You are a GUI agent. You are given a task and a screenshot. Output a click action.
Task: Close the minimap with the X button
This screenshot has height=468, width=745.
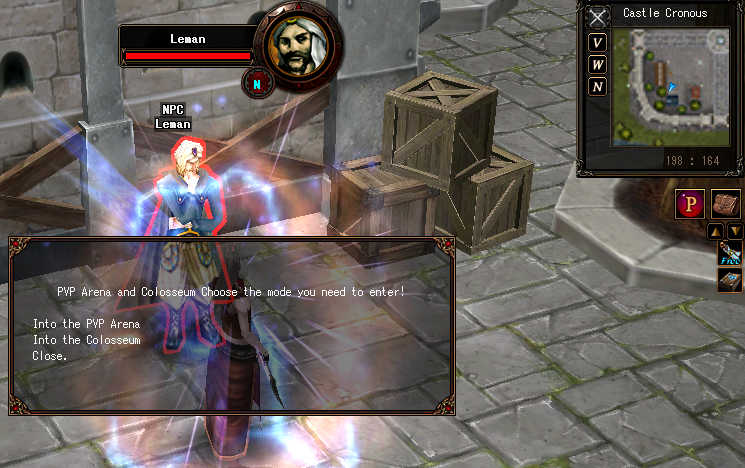pyautogui.click(x=597, y=17)
